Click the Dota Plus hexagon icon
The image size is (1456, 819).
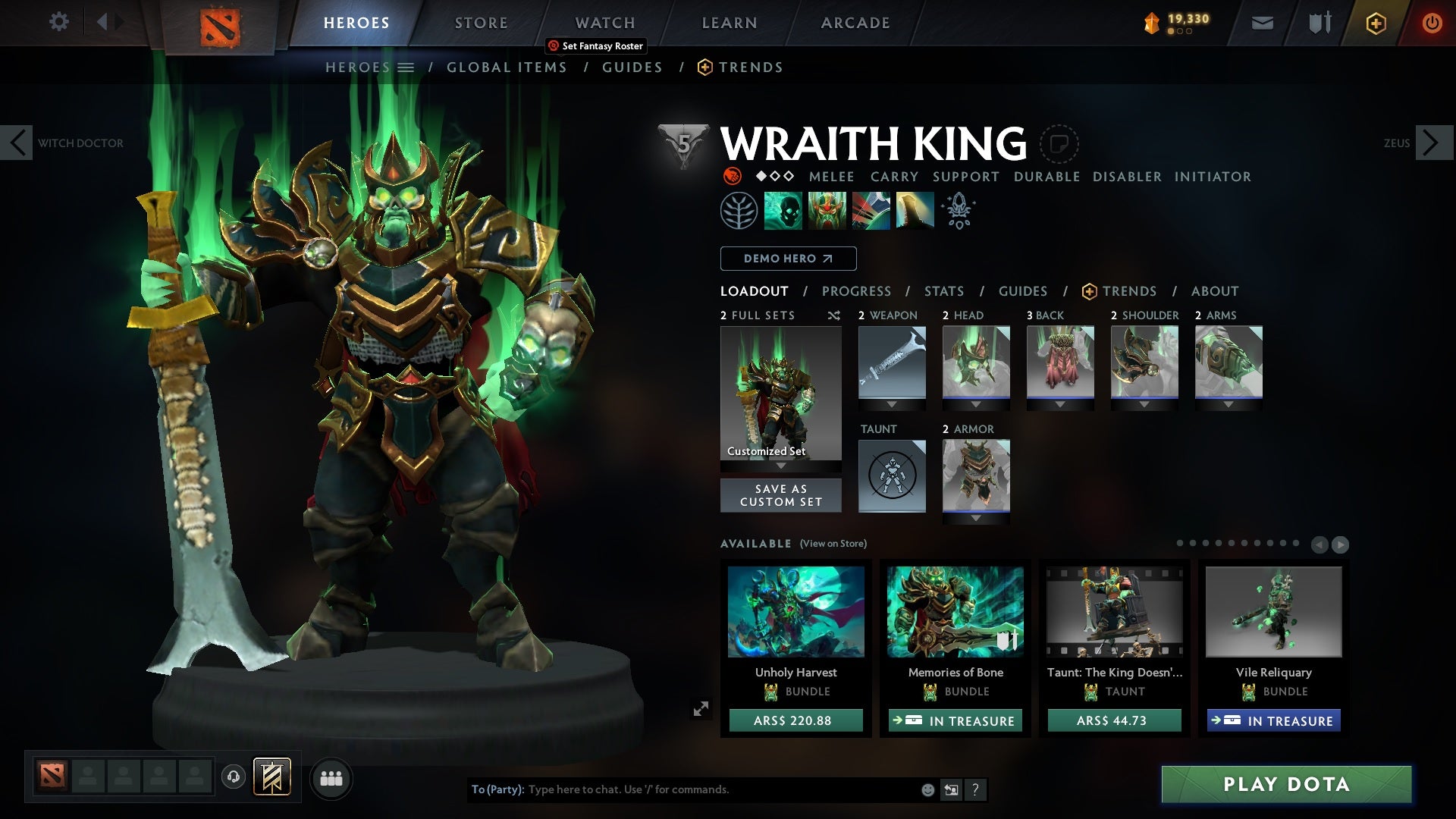(x=1375, y=23)
